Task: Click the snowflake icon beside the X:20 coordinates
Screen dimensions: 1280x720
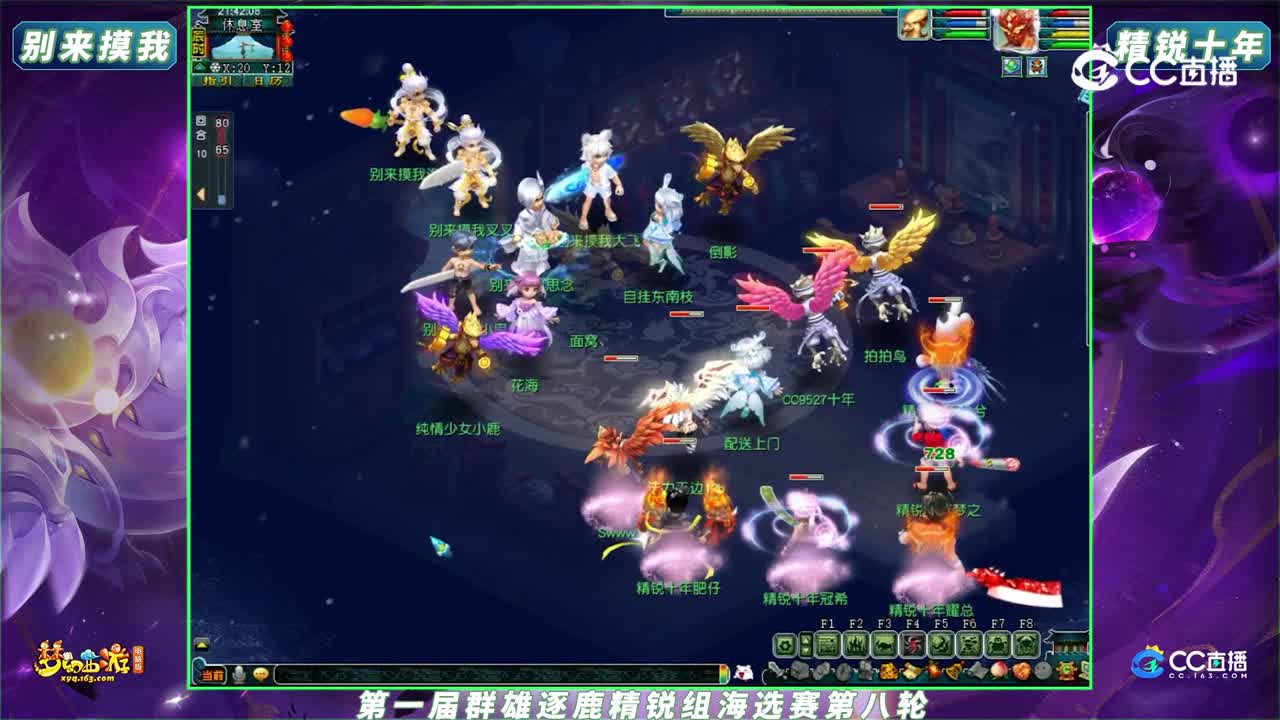Action: click(216, 68)
